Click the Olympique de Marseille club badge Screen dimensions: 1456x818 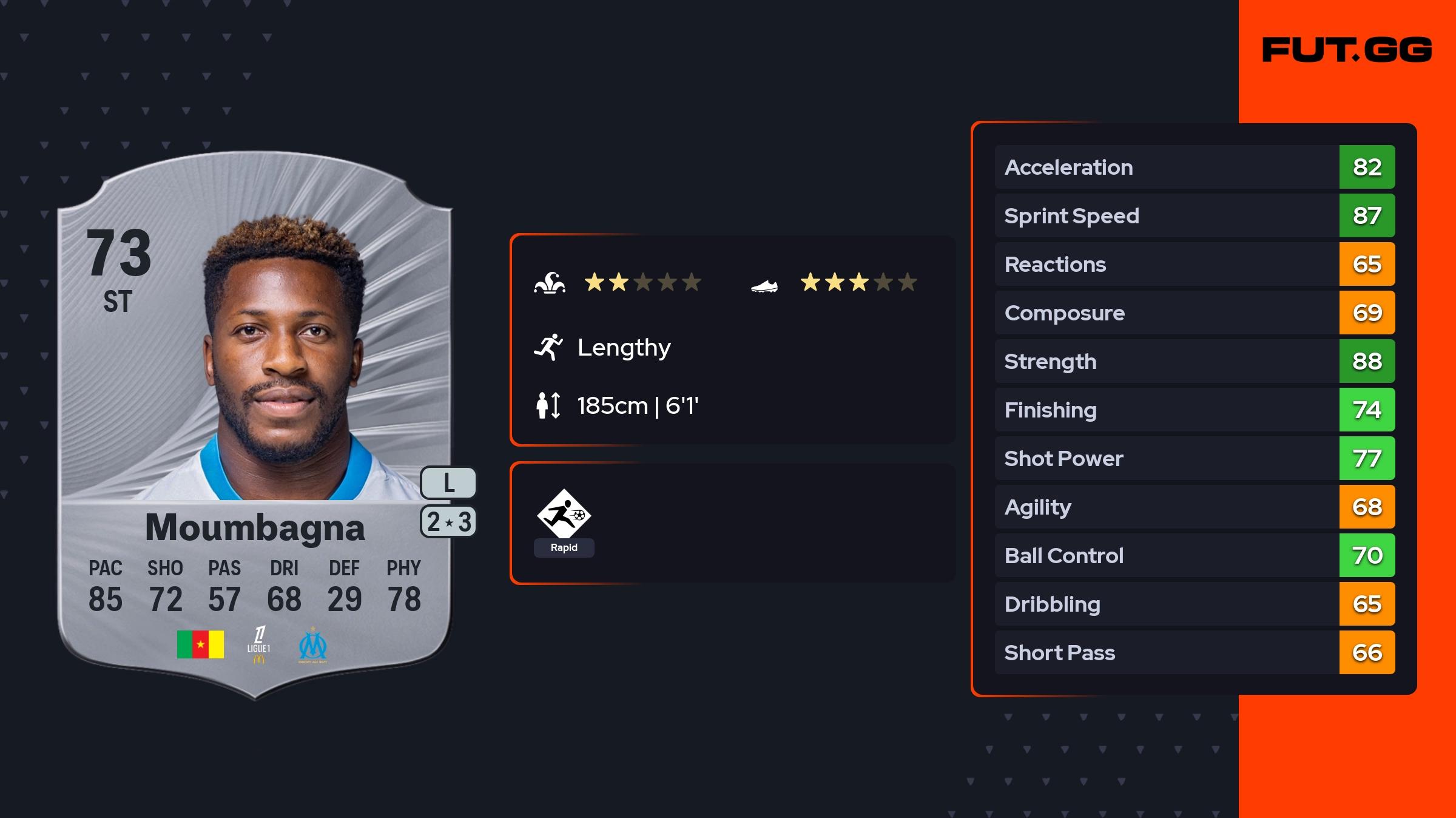312,645
